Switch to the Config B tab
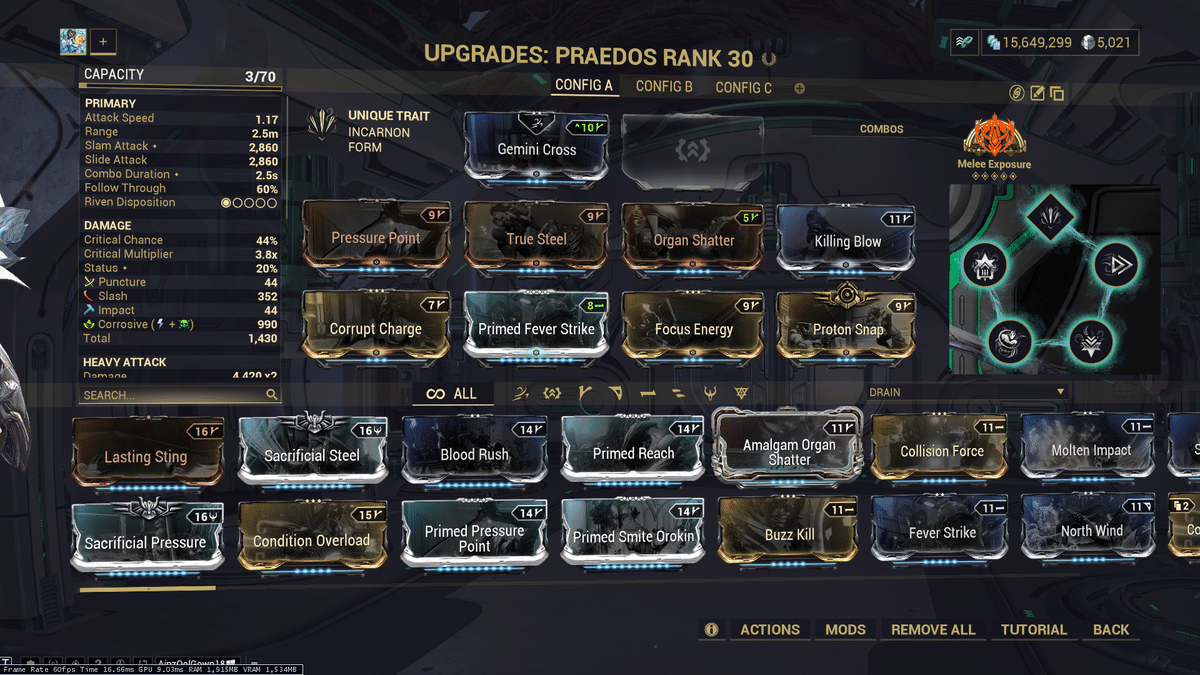Image resolution: width=1200 pixels, height=675 pixels. click(x=664, y=87)
